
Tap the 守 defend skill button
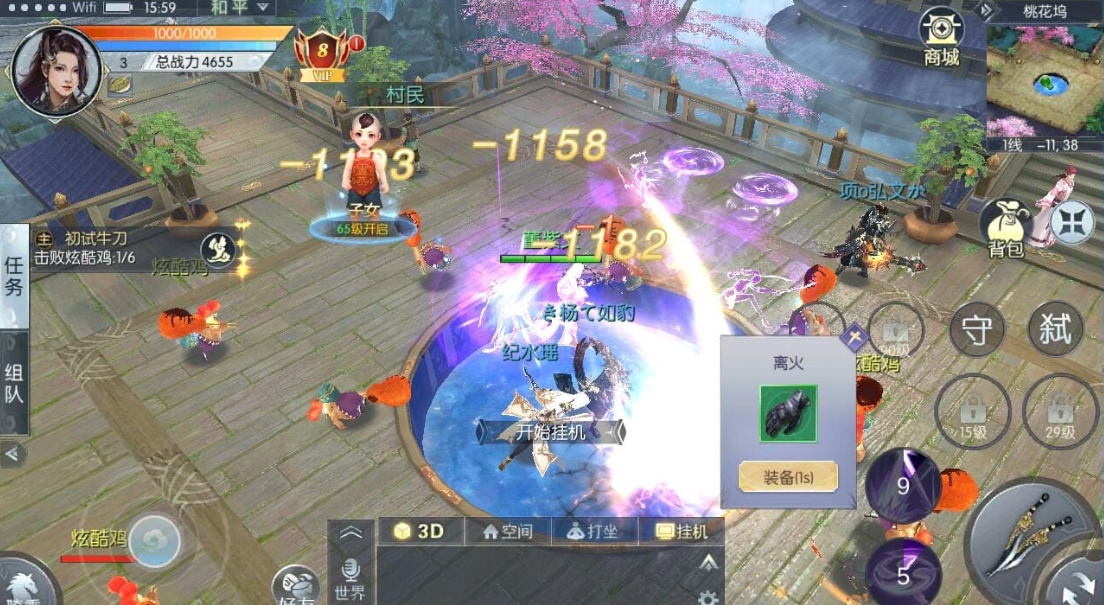(x=976, y=329)
